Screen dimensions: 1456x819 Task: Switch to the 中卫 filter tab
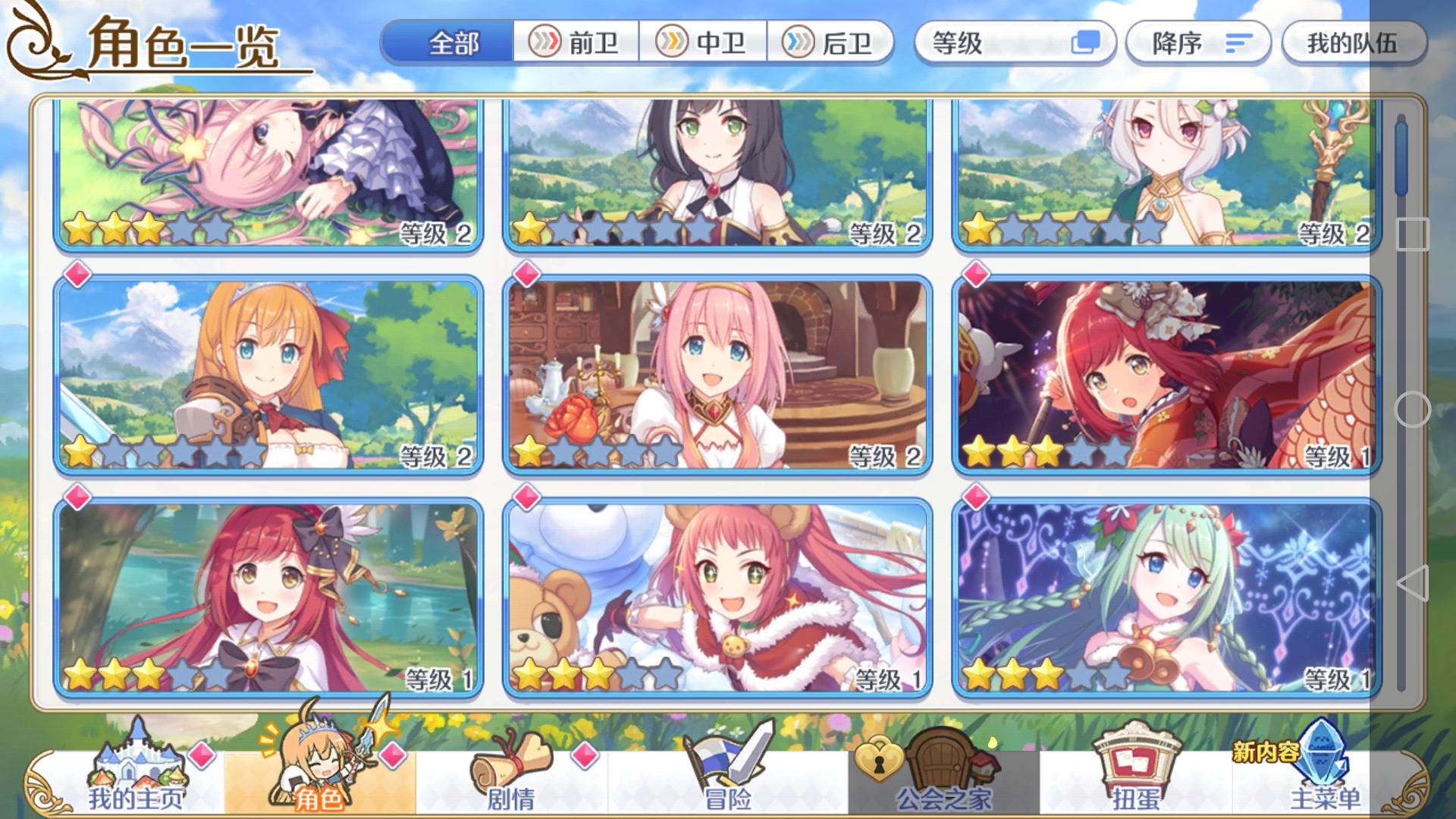pos(705,43)
